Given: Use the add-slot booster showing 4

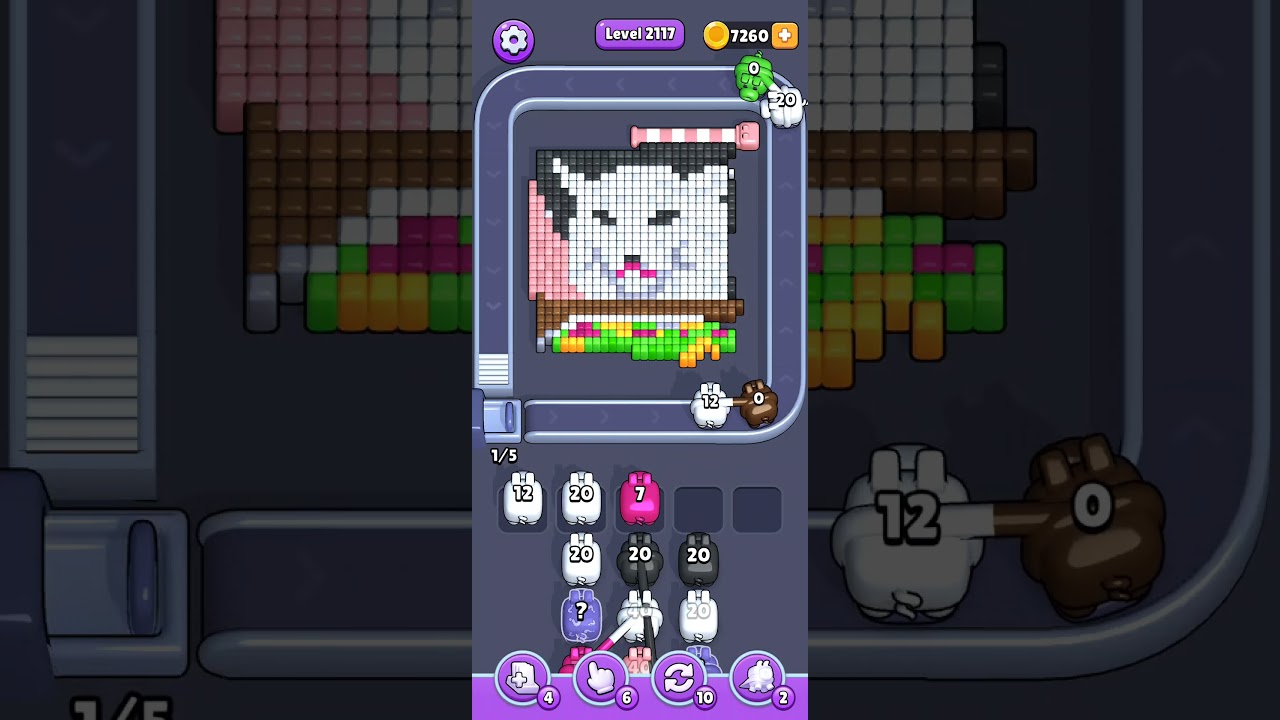Looking at the screenshot, I should (x=522, y=678).
